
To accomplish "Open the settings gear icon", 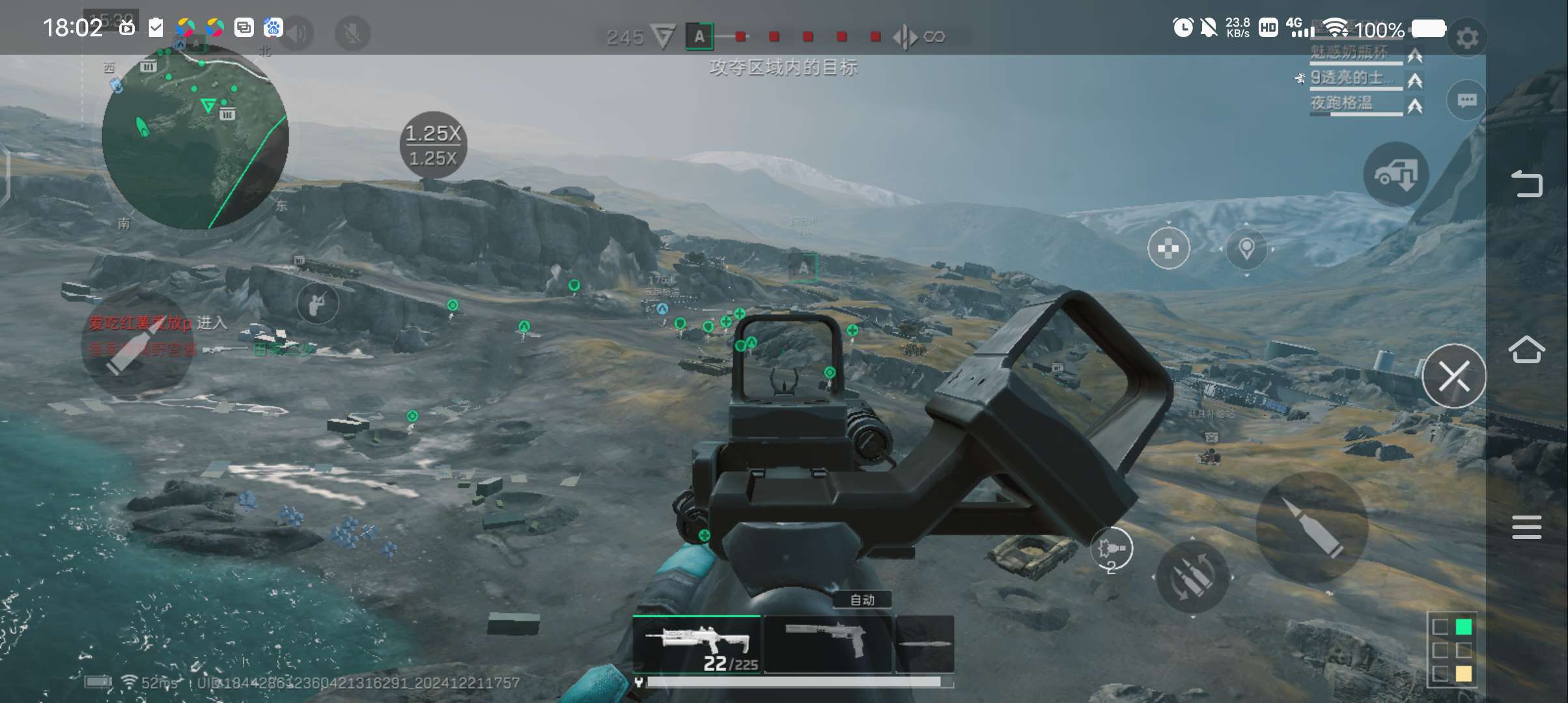I will (x=1466, y=38).
